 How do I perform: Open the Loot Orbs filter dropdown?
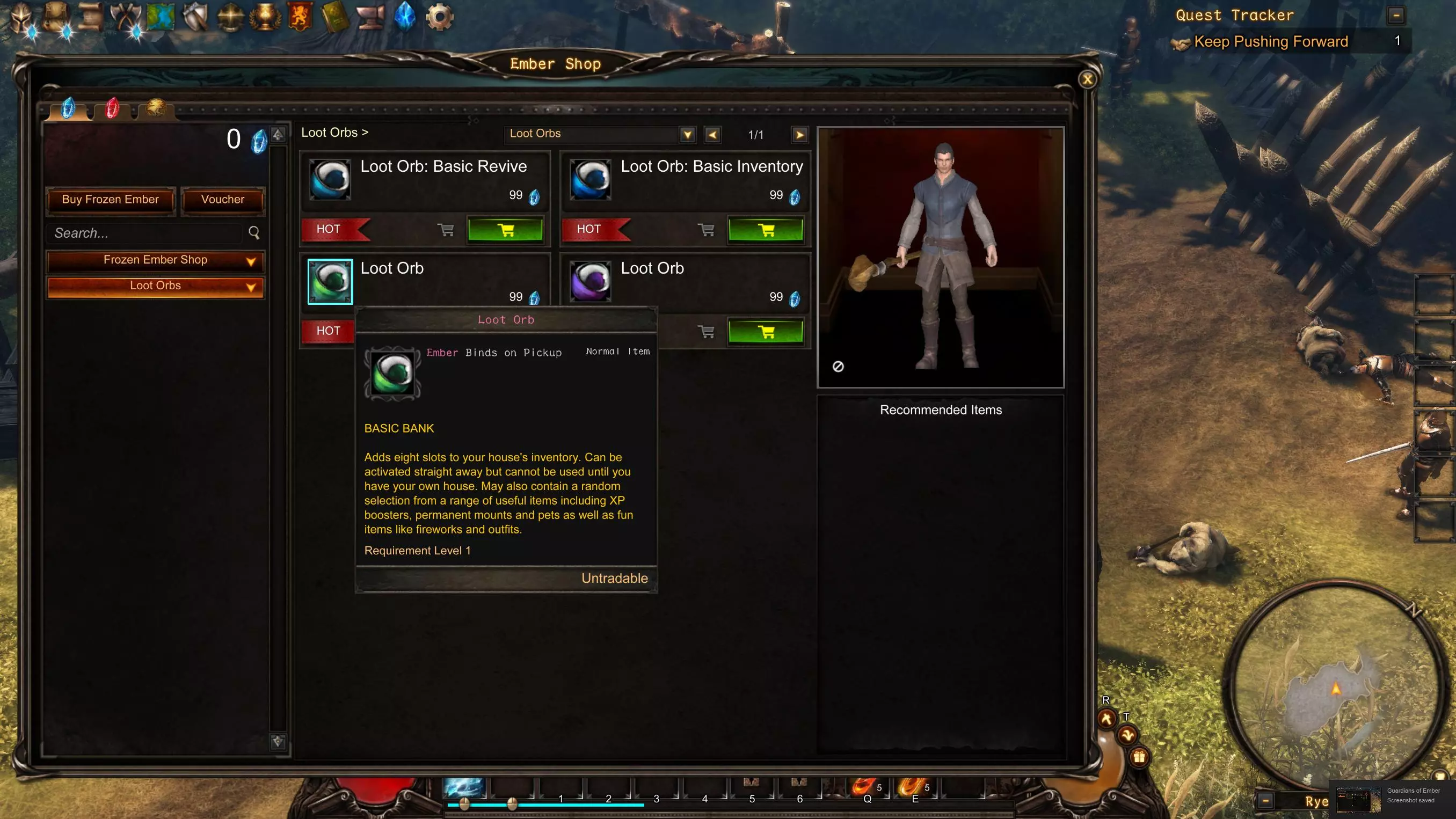pyautogui.click(x=687, y=135)
